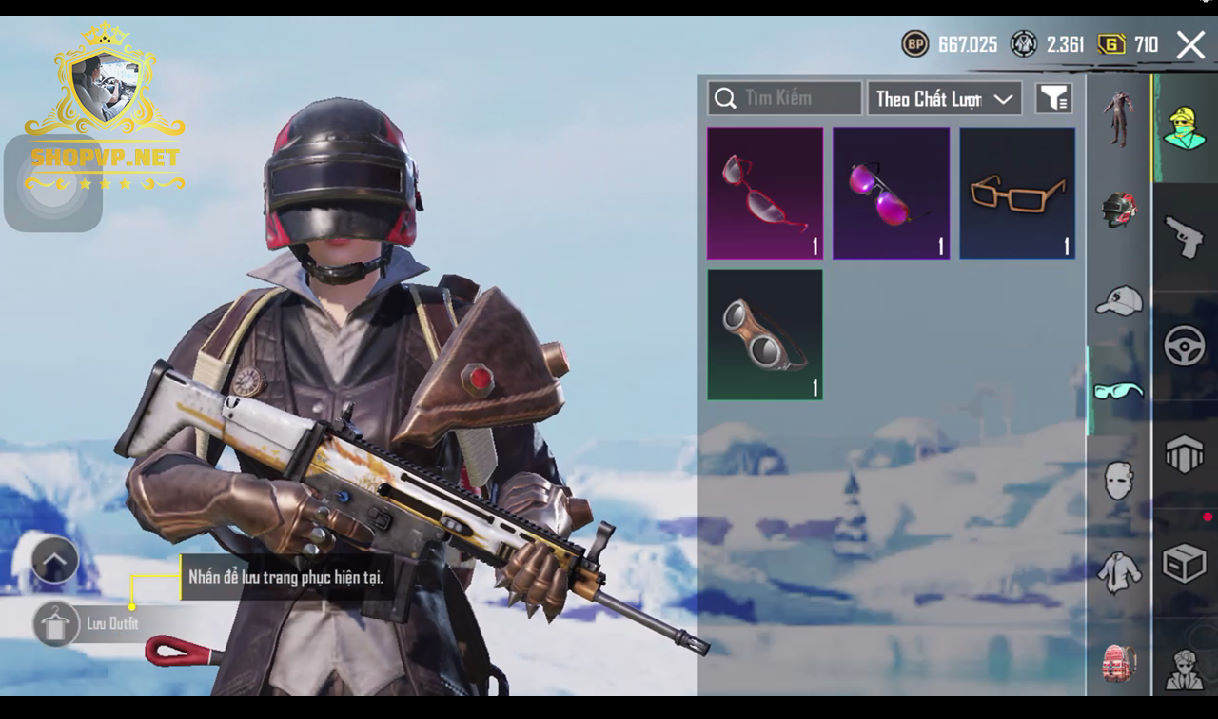Select the red-framed glasses item
1218x719 pixels.
coord(765,193)
